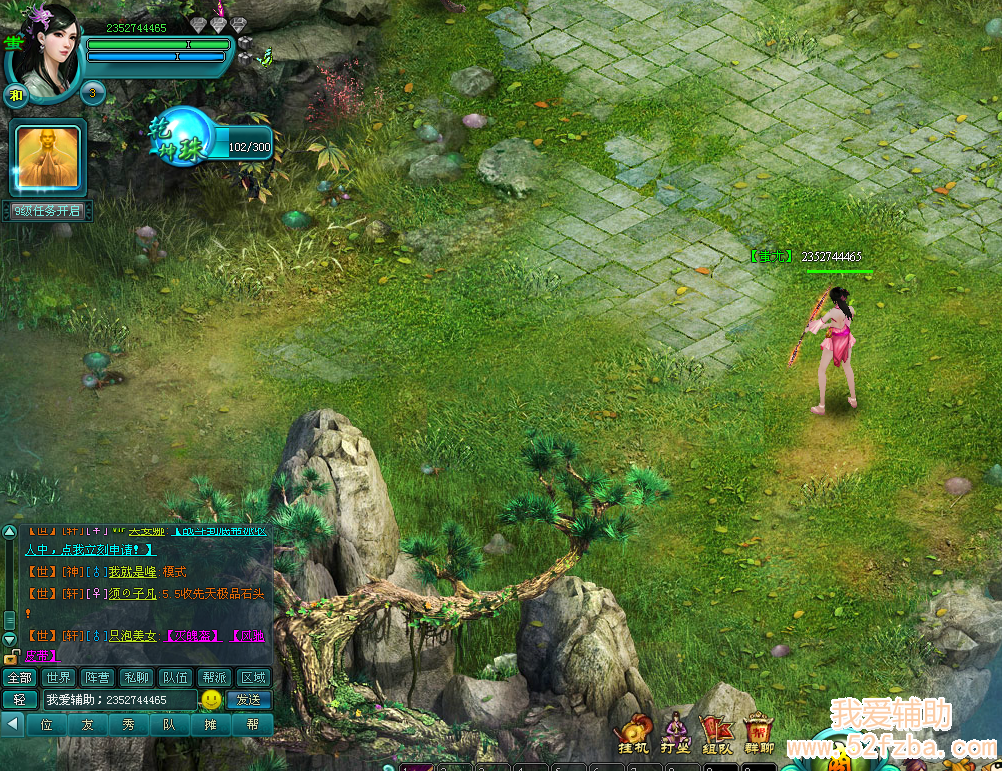Open the player portrait panel
This screenshot has height=771, width=1002.
[45, 48]
